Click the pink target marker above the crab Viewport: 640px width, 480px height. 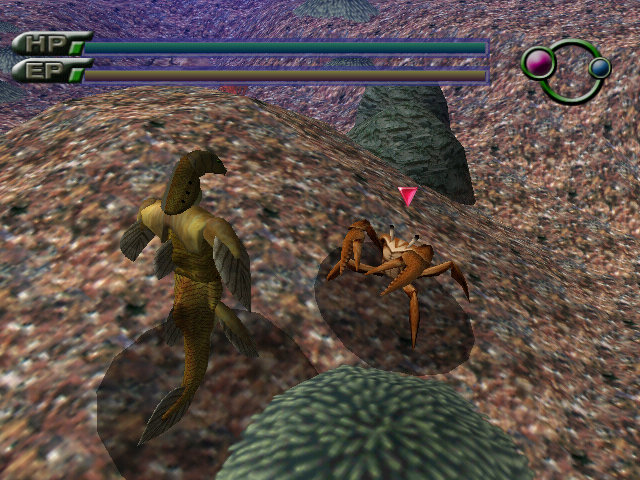[408, 195]
